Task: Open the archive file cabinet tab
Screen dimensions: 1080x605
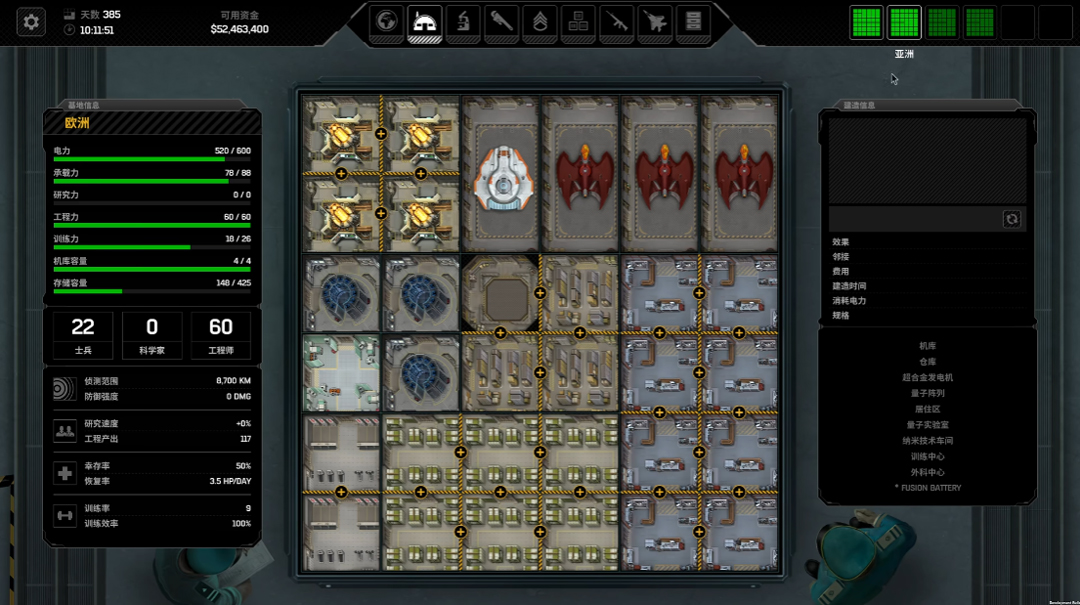Action: click(x=692, y=21)
